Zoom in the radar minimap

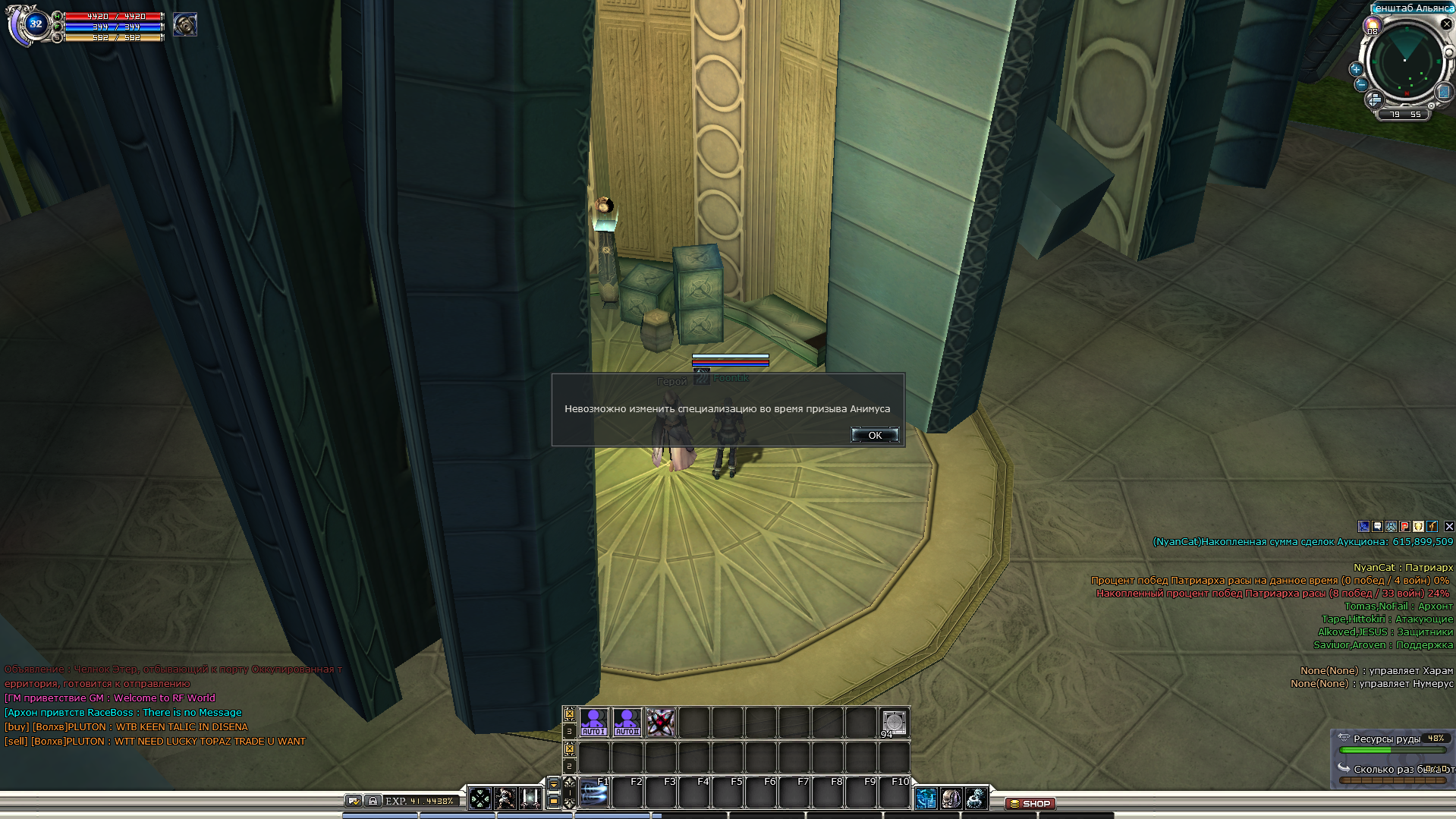(x=1356, y=69)
